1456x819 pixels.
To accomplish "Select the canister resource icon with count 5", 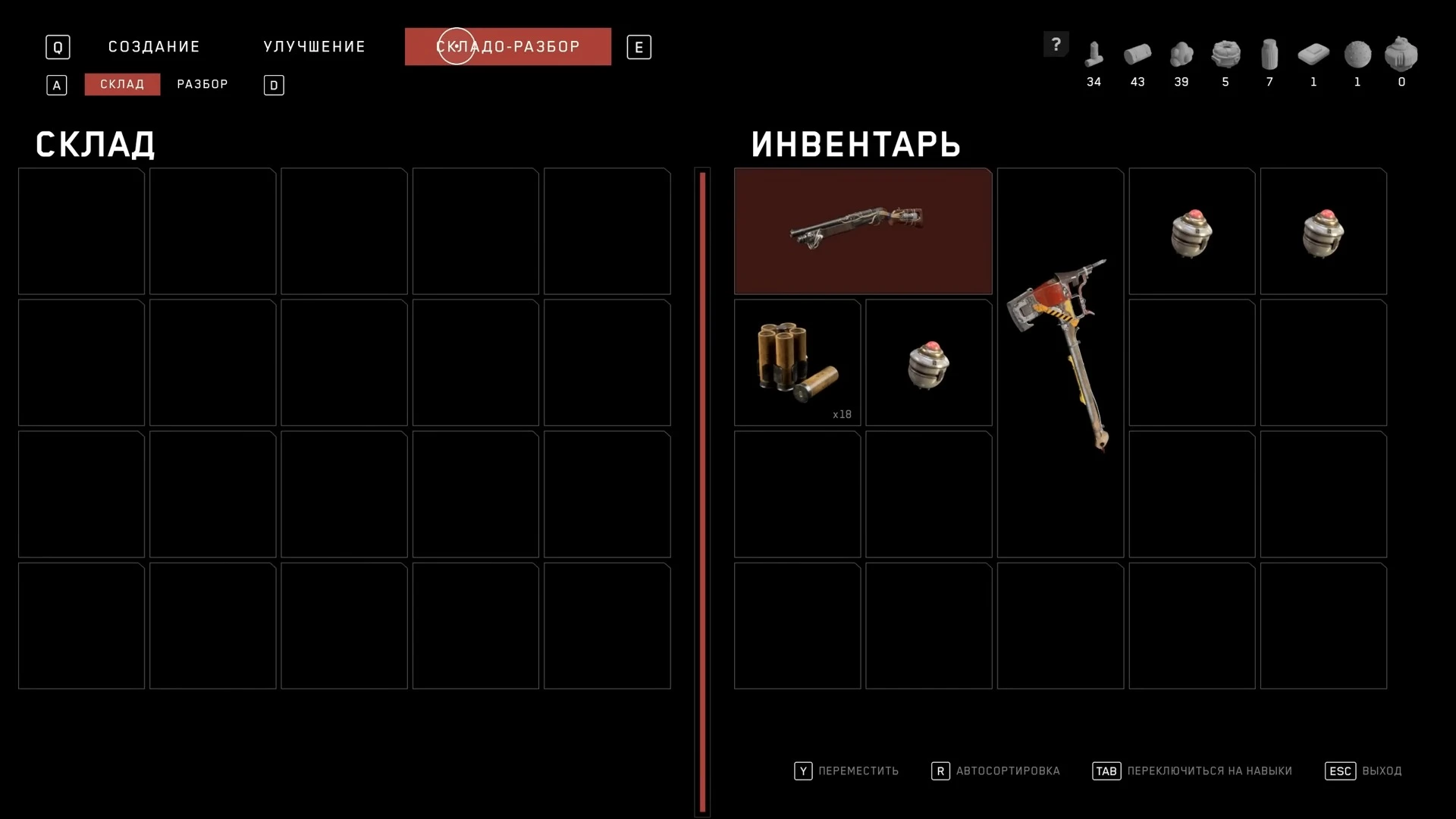I will 1225,55.
